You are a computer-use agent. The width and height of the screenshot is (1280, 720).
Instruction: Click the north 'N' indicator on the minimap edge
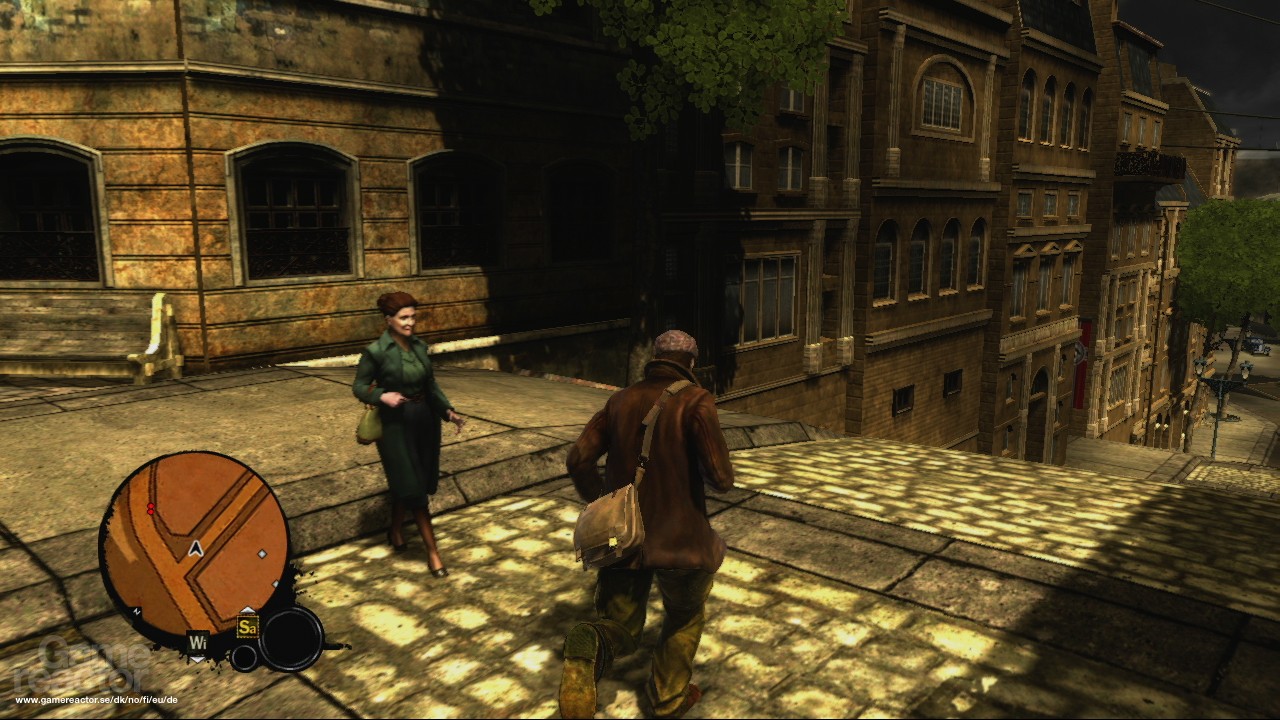pyautogui.click(x=135, y=610)
